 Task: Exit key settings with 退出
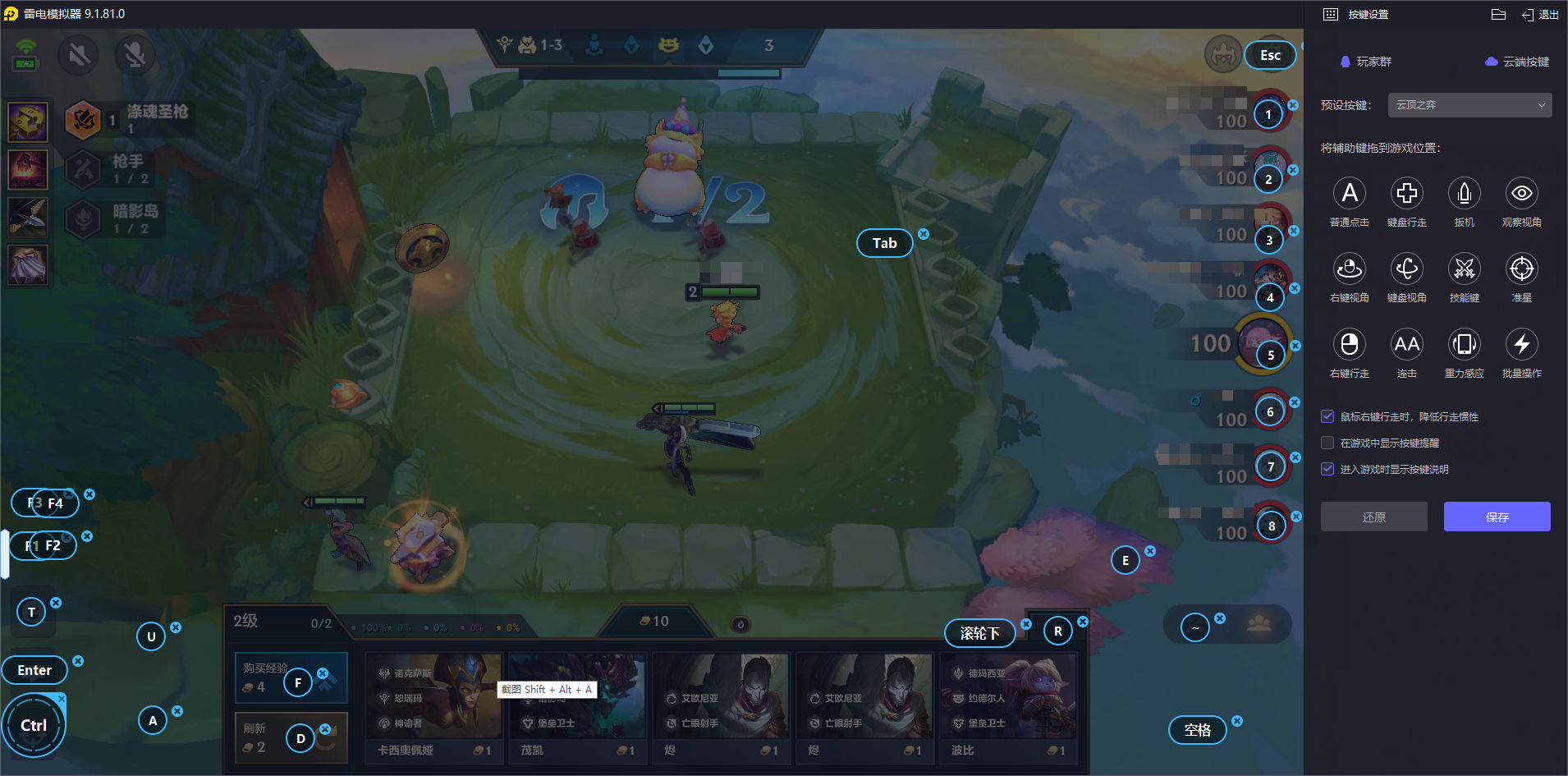[x=1540, y=15]
